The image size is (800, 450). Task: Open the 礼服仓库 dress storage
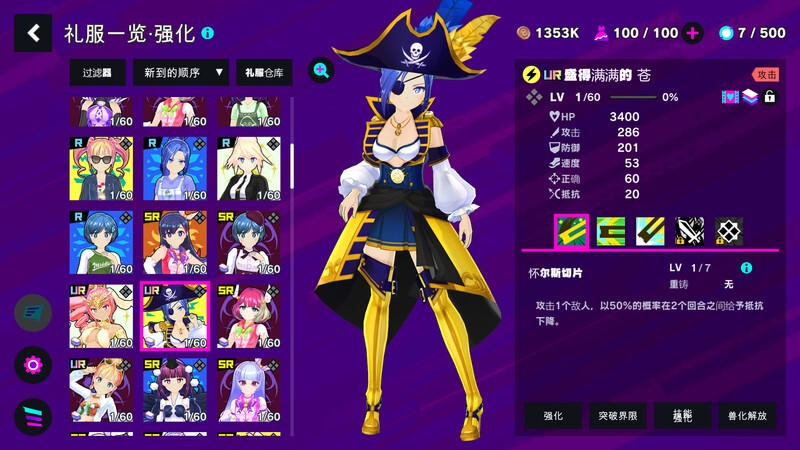tap(263, 72)
